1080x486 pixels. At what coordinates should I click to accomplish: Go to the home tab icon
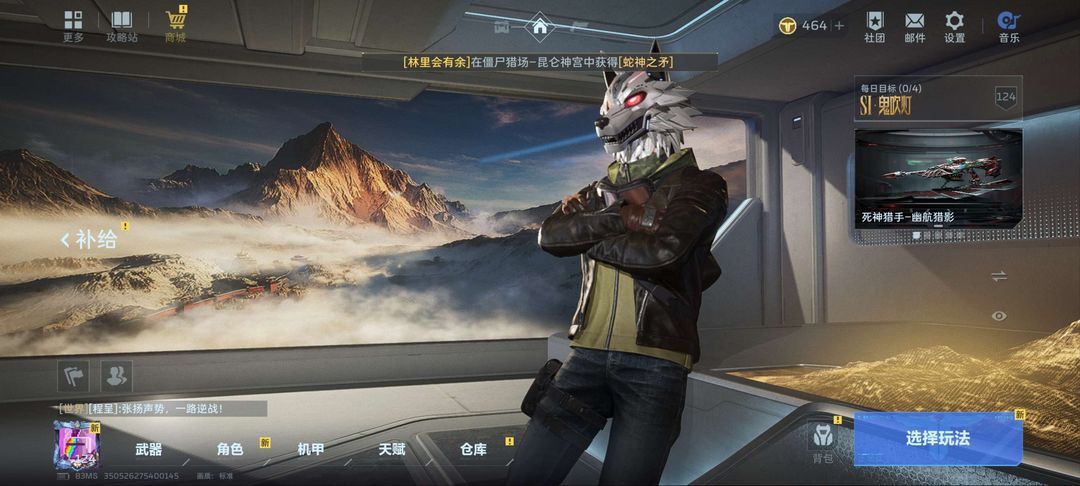pyautogui.click(x=540, y=26)
